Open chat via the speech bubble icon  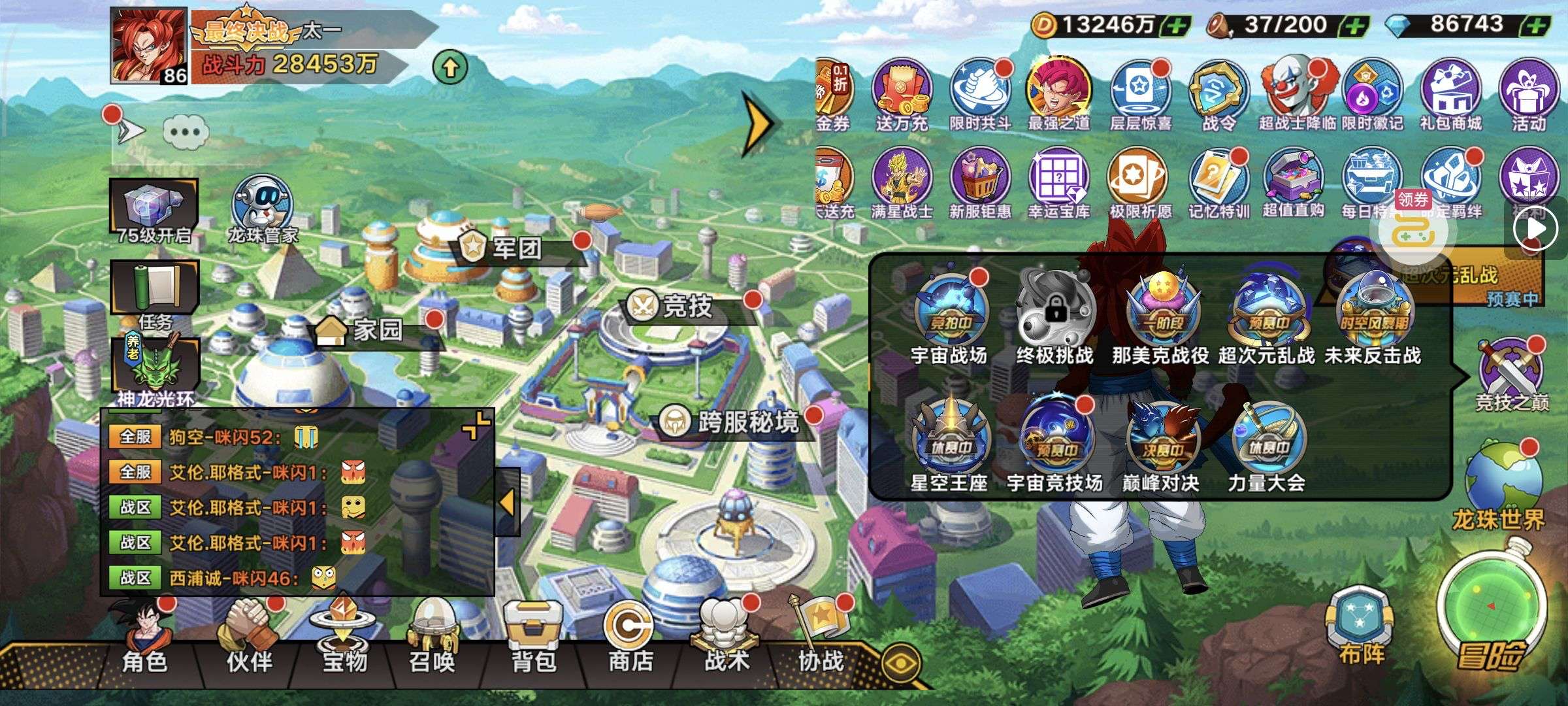(x=186, y=132)
